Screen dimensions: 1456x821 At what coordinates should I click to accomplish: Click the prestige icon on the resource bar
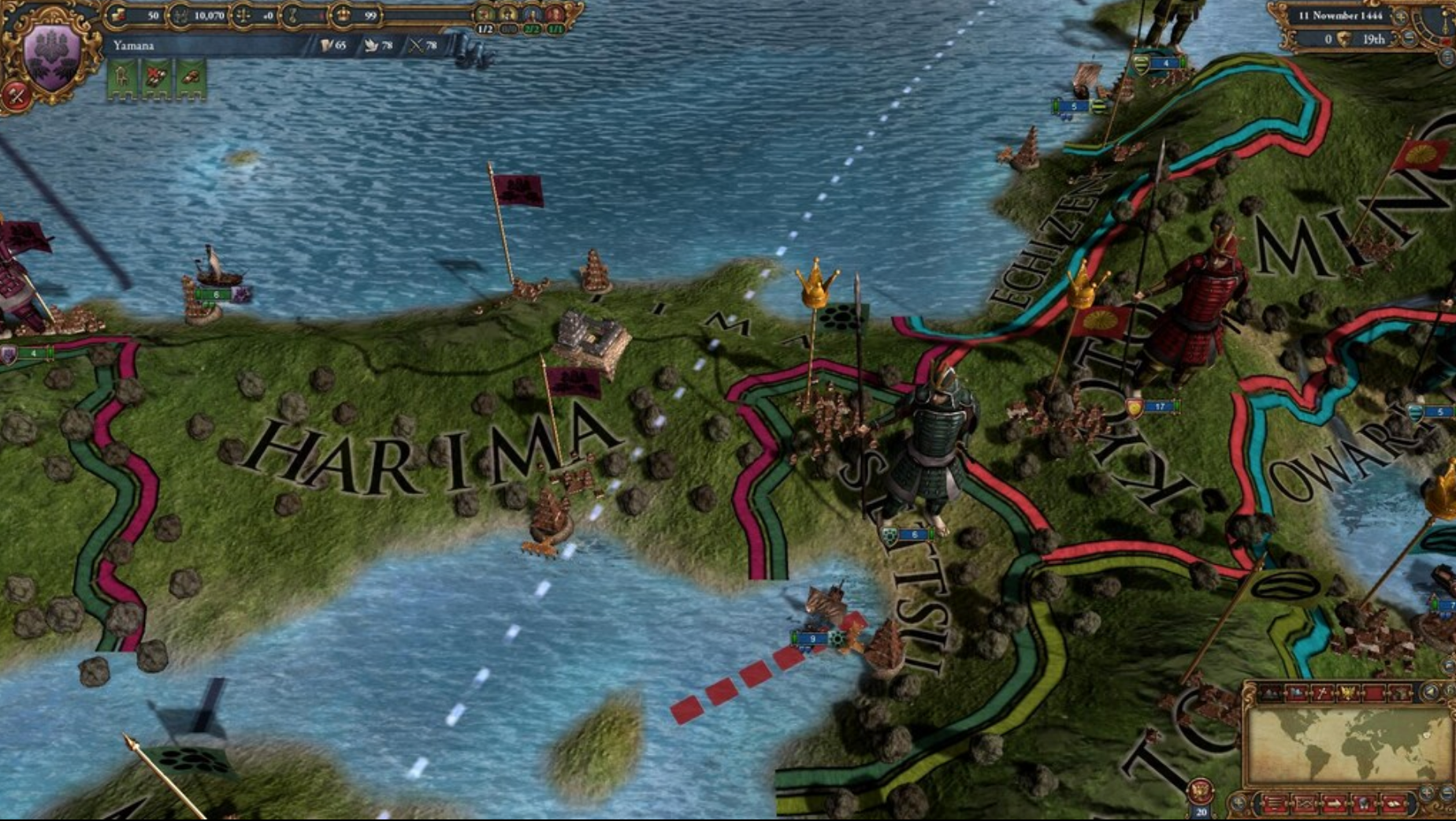coord(292,16)
